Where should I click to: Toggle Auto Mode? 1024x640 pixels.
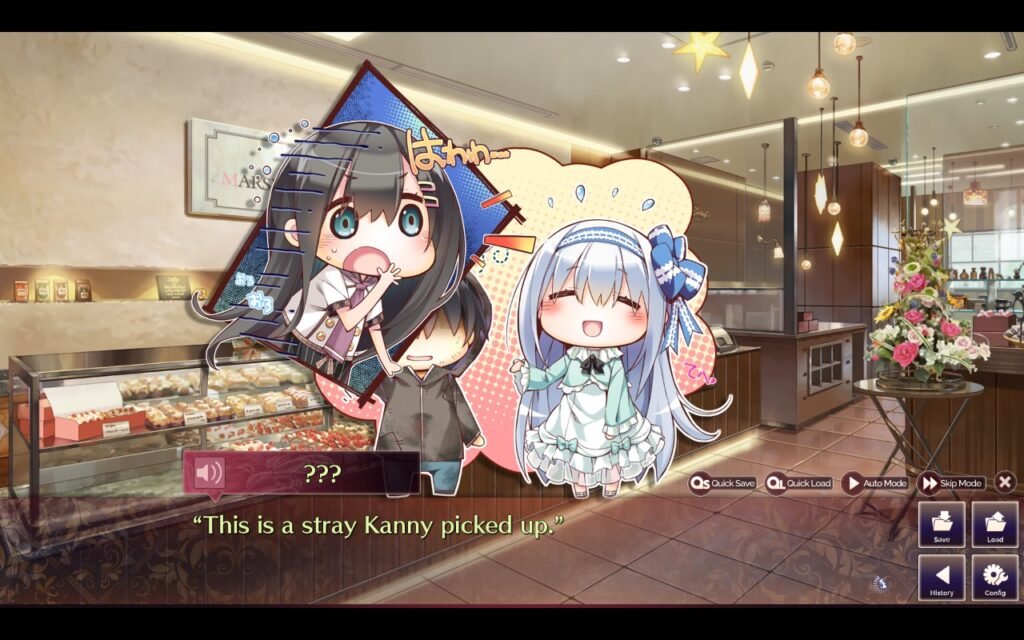click(x=875, y=483)
